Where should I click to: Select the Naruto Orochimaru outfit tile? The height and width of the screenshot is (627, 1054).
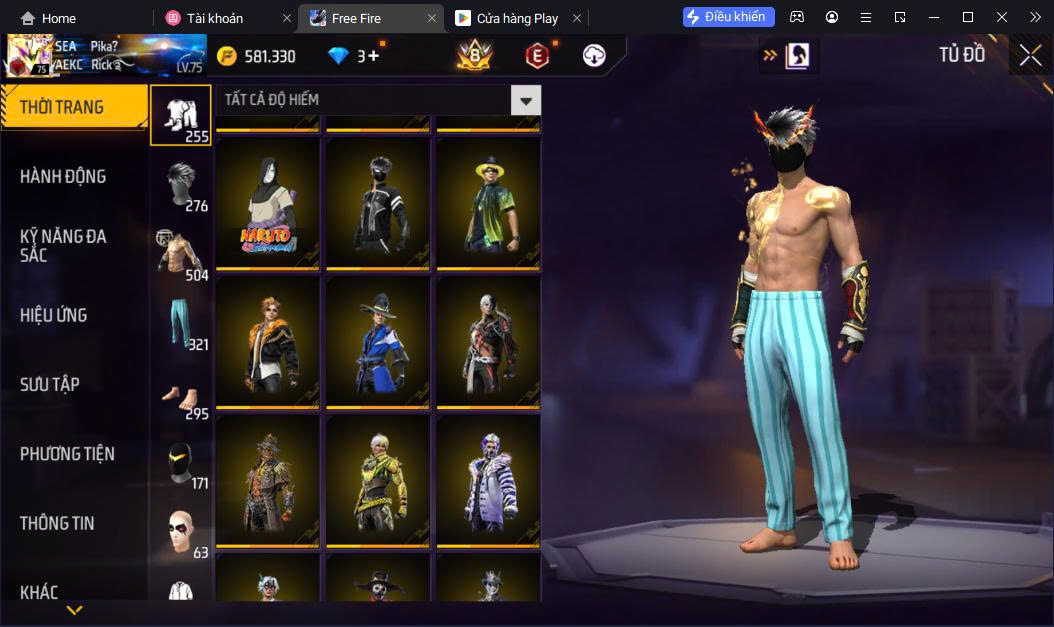tap(267, 203)
